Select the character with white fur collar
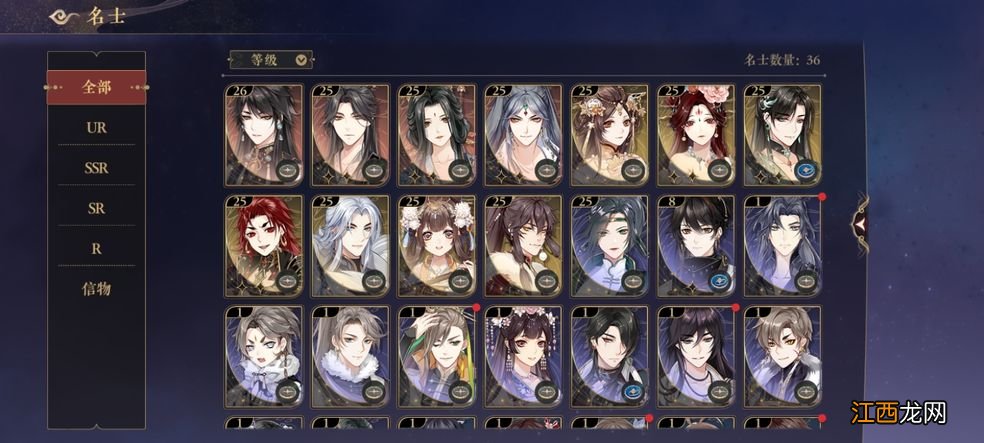Screen dimensions: 984x443 pyautogui.click(x=351, y=357)
